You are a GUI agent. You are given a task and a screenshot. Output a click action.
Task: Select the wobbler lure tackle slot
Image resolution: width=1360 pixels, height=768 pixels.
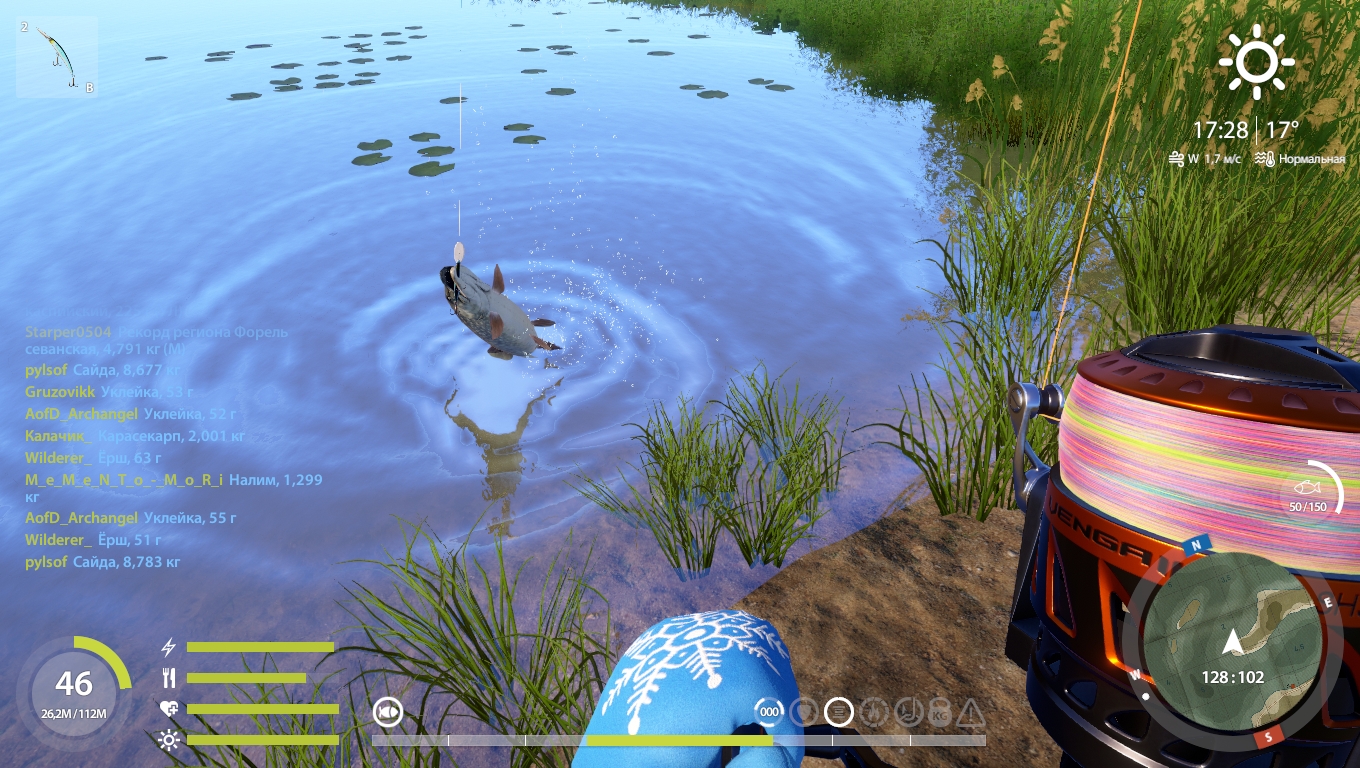[x=57, y=56]
